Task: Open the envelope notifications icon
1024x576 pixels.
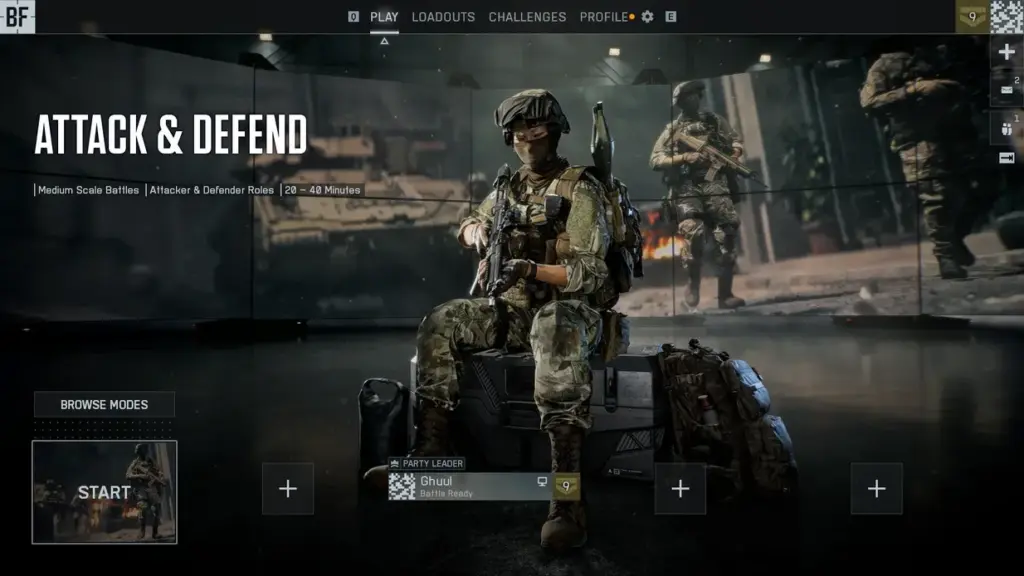Action: point(1006,89)
